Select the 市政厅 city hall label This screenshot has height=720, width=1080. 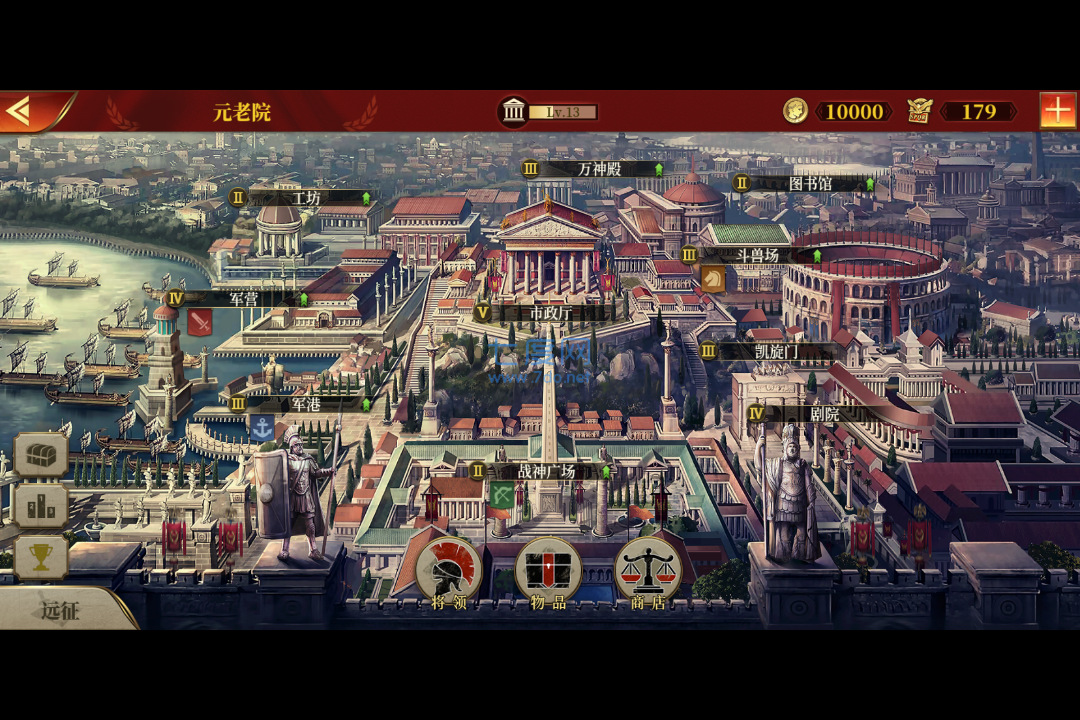[550, 312]
